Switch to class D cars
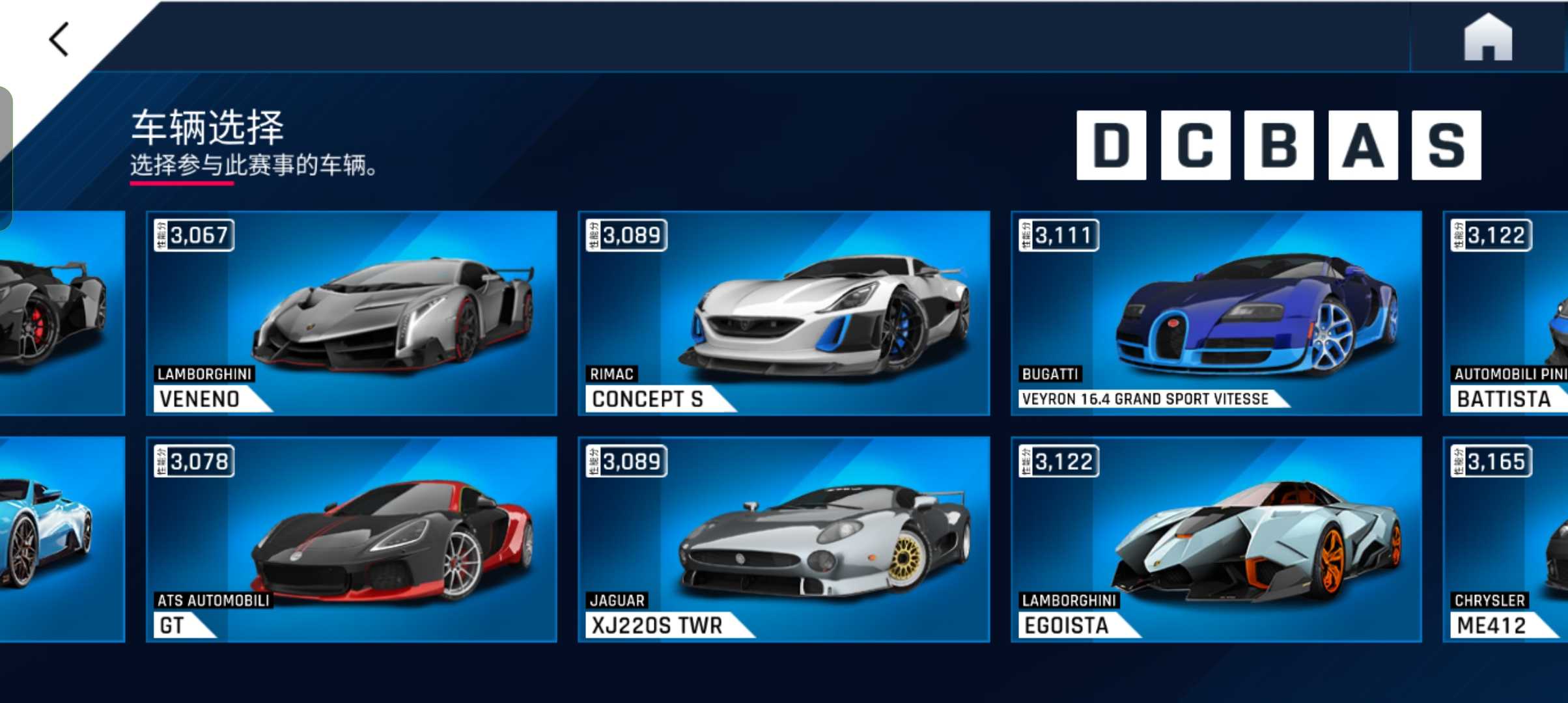1568x703 pixels. [x=1111, y=145]
